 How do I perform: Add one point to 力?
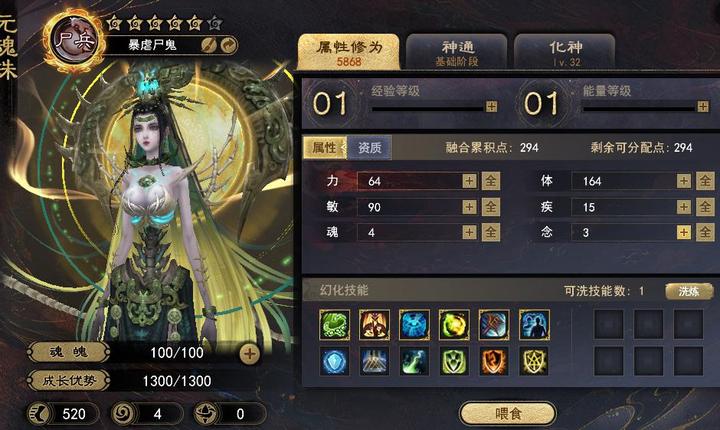point(469,181)
